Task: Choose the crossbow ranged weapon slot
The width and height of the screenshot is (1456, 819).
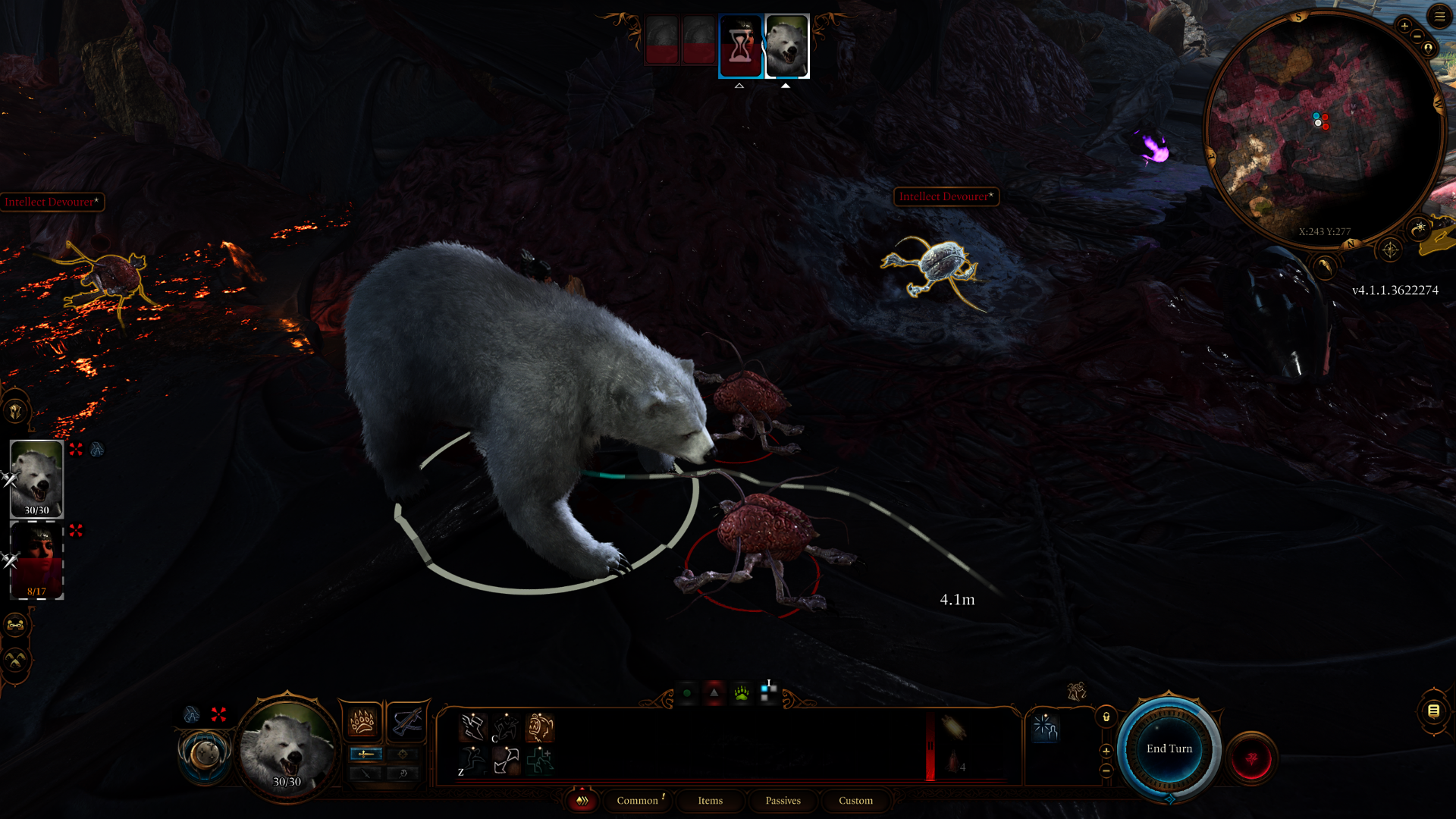Action: coord(407,721)
